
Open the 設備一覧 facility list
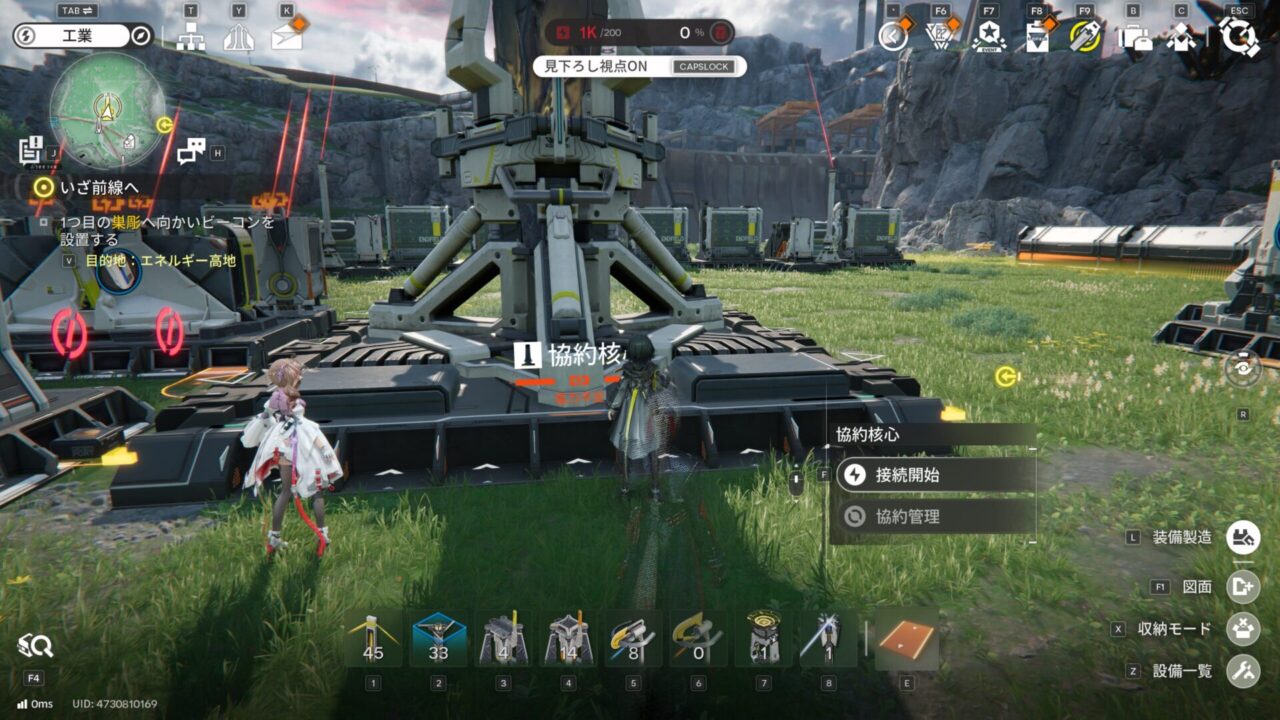1243,671
